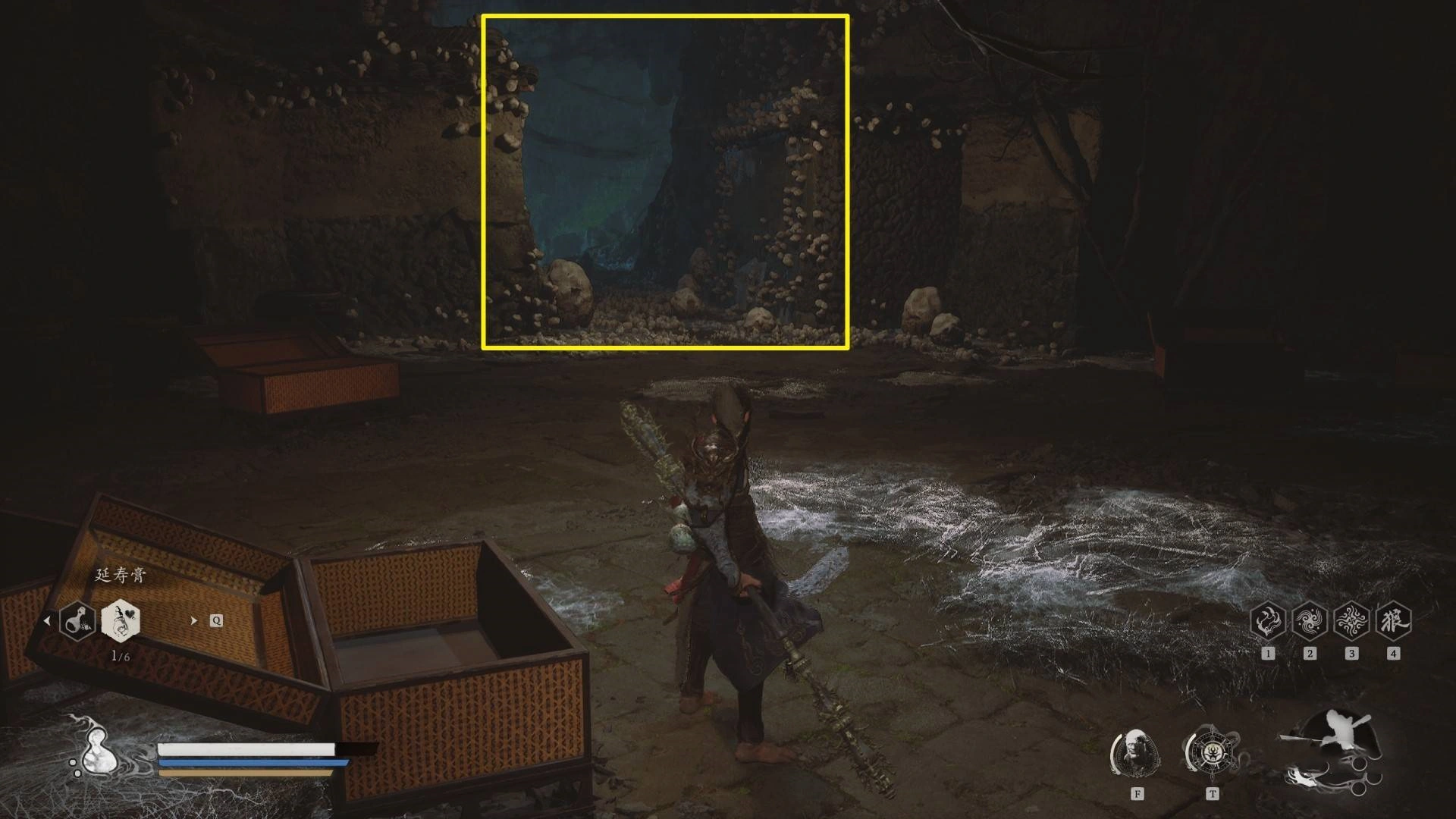Screen dimensions: 1456x819
Task: Cast the flame claw spell icon
Action: [1267, 621]
